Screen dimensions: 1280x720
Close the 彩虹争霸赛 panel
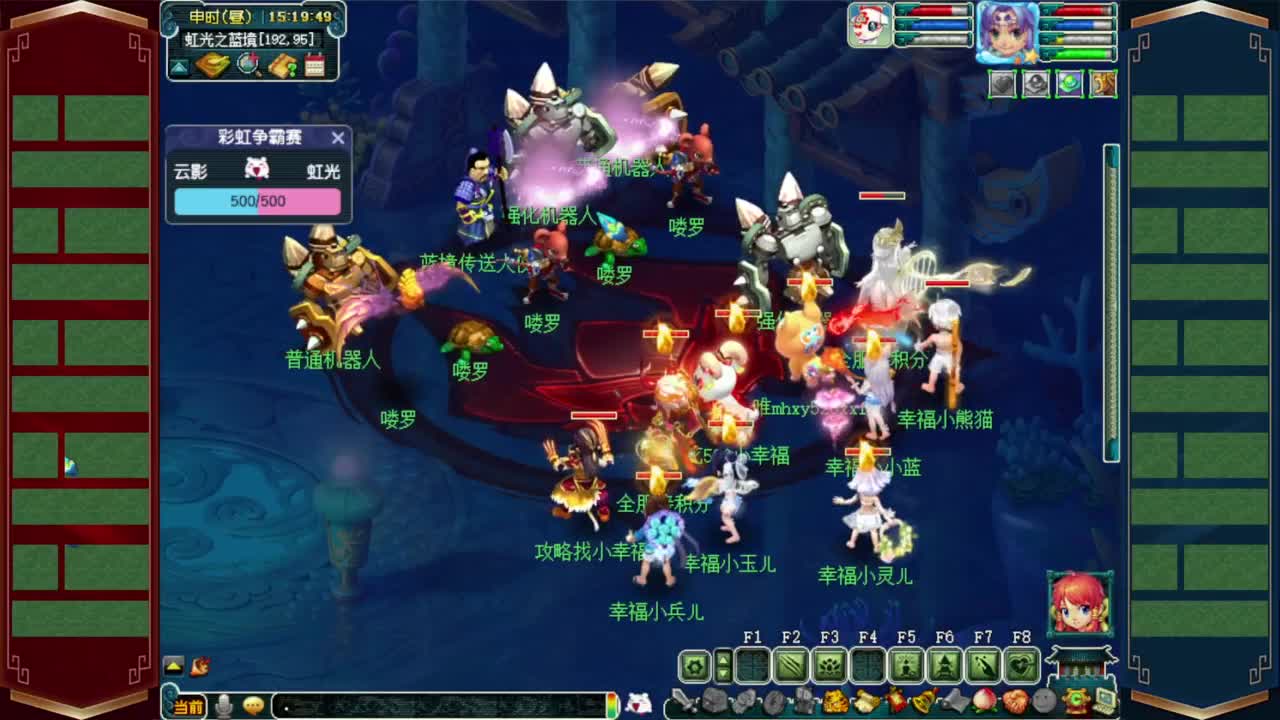tap(337, 139)
